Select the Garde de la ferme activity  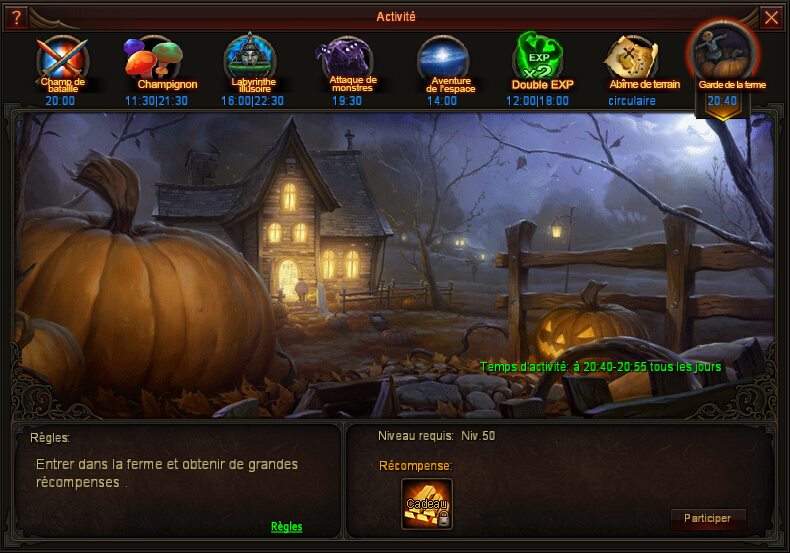(x=723, y=63)
